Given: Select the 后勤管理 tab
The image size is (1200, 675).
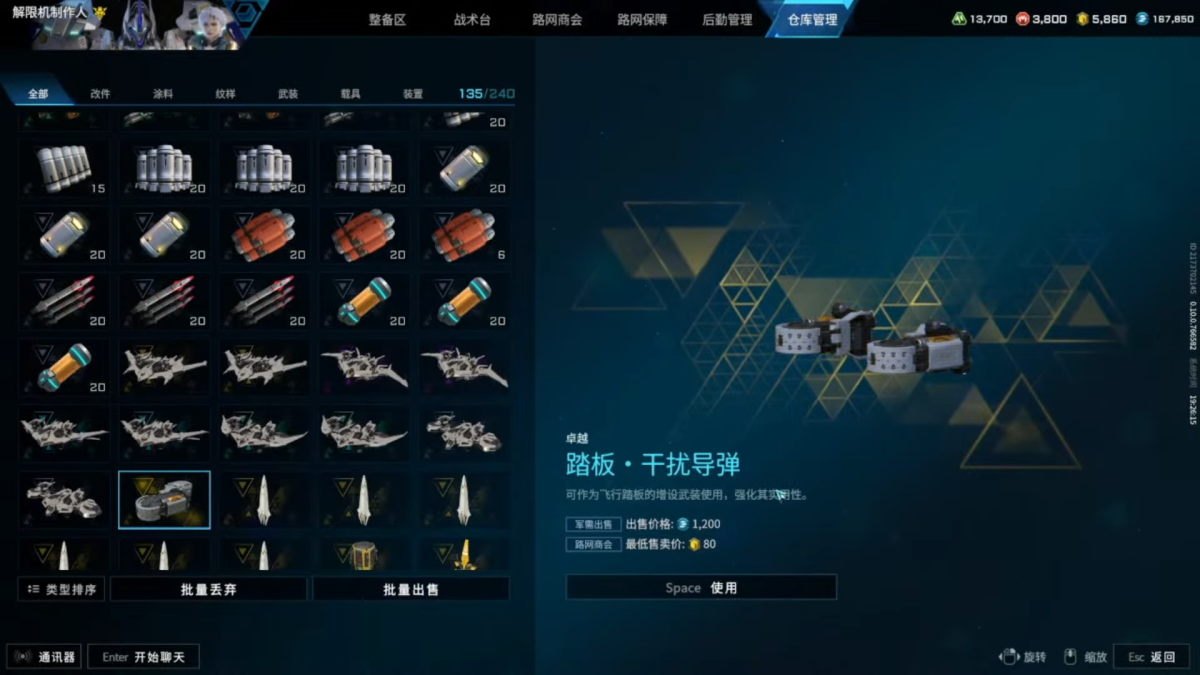Looking at the screenshot, I should click(727, 20).
